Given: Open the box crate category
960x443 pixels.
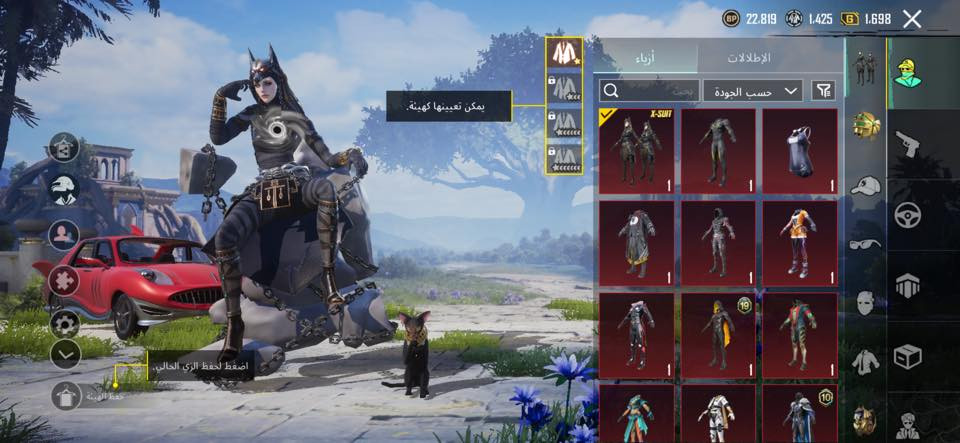Looking at the screenshot, I should [x=907, y=356].
